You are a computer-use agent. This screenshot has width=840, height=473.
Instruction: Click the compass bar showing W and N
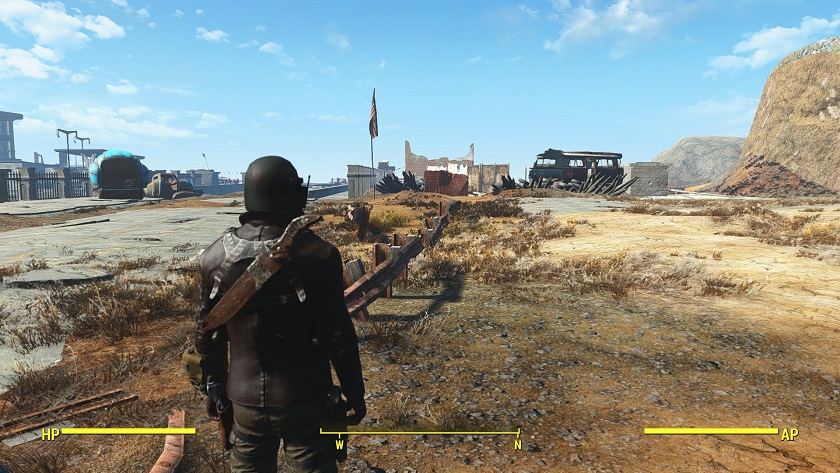(x=420, y=434)
